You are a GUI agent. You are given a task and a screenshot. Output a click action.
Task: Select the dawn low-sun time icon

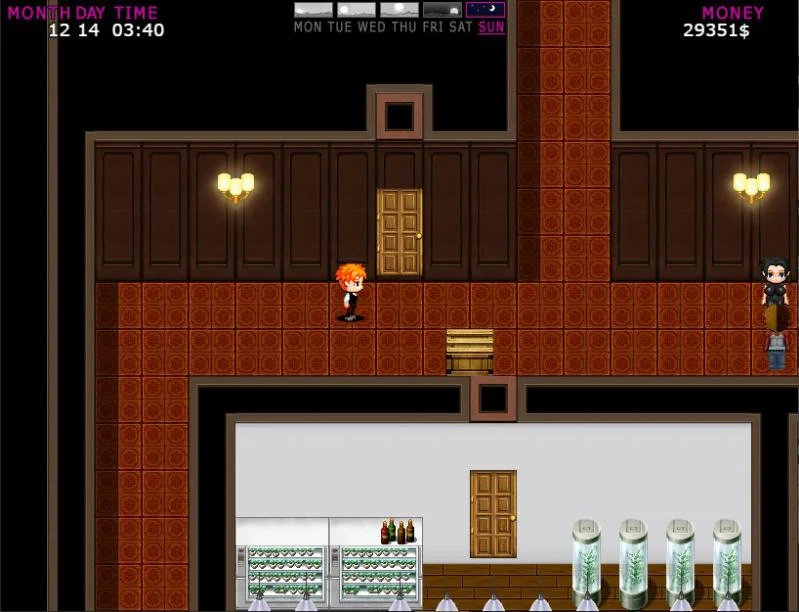tap(313, 10)
